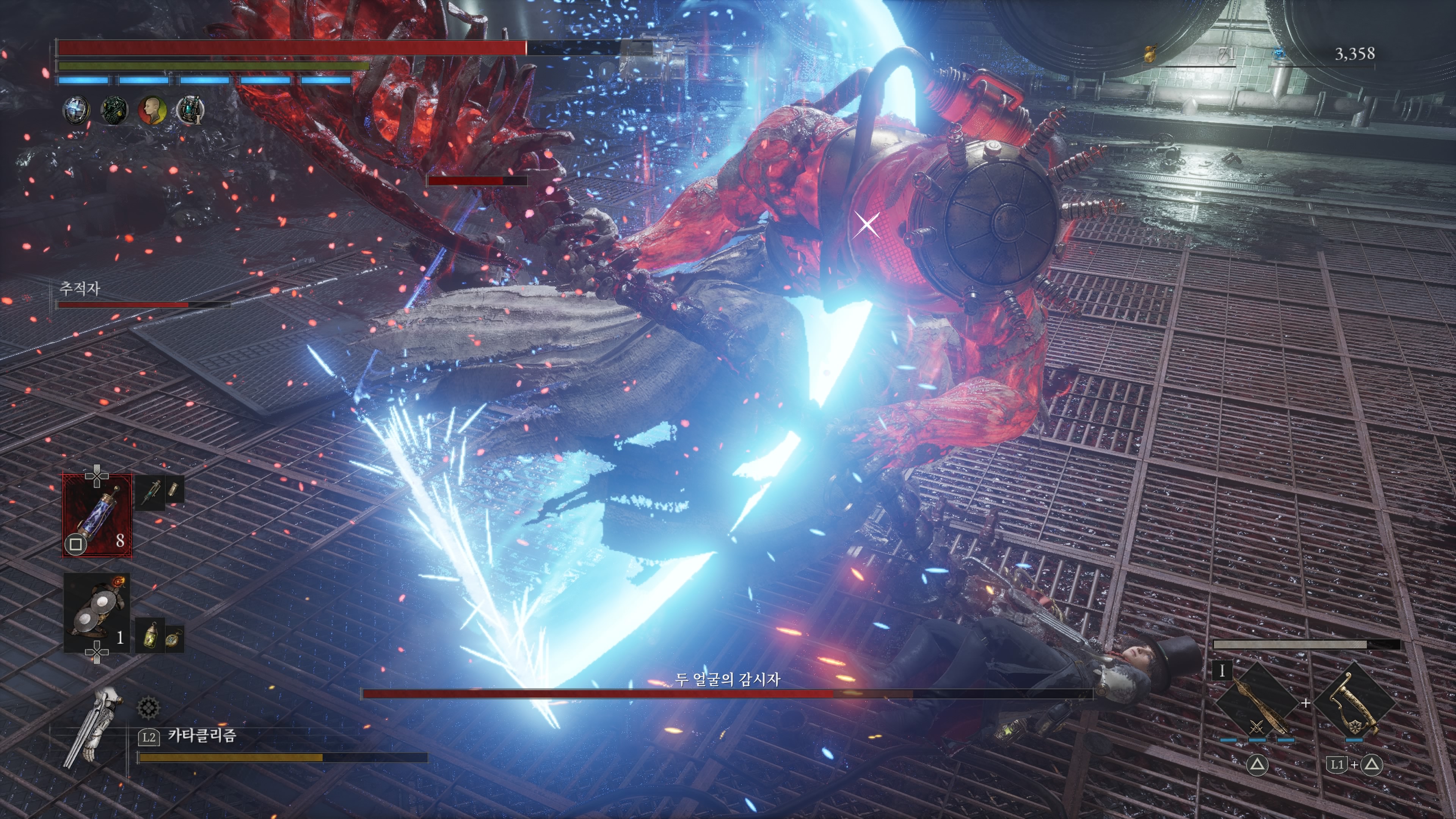1456x819 pixels.
Task: Trigger the golden blade Fable Art
Action: coord(1257,704)
